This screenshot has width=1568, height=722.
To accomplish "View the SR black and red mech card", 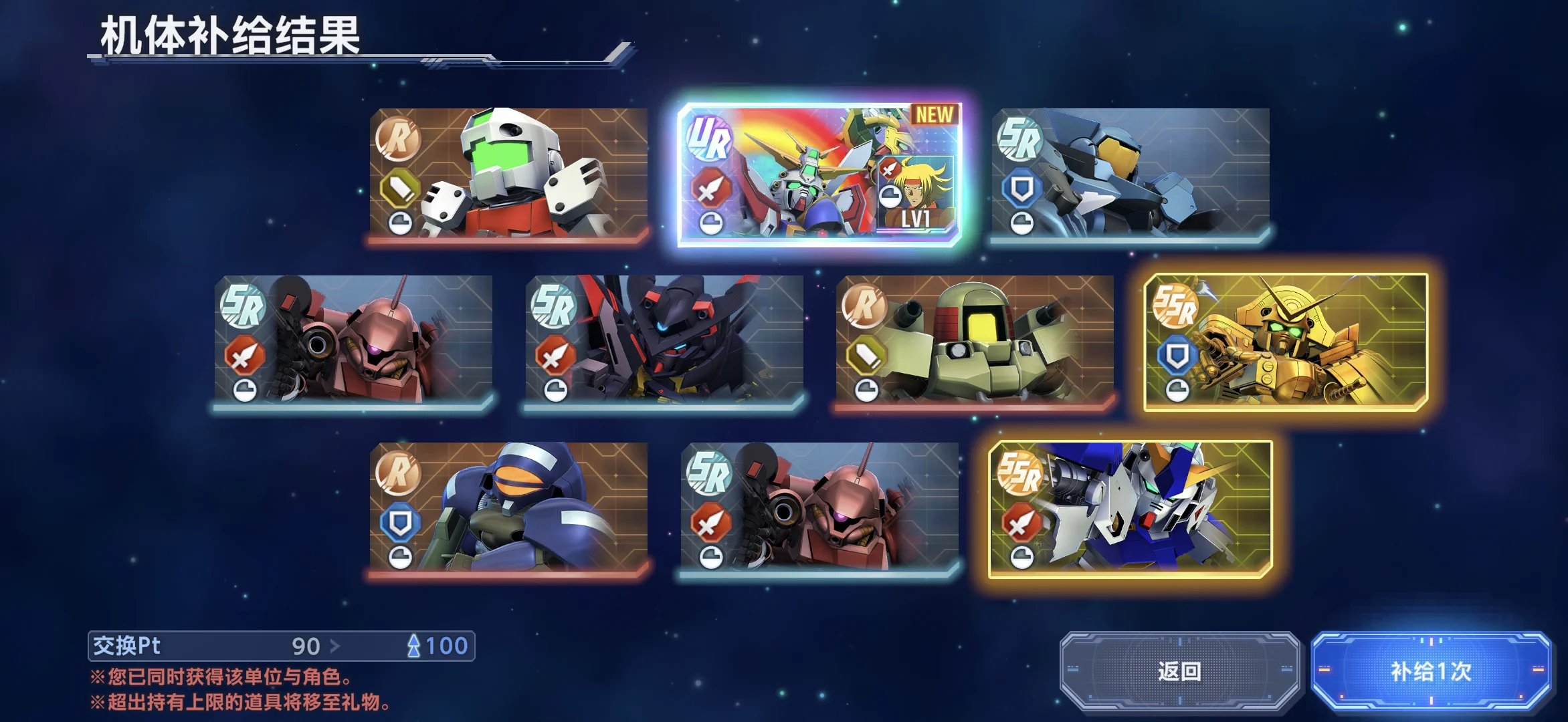I will [664, 340].
